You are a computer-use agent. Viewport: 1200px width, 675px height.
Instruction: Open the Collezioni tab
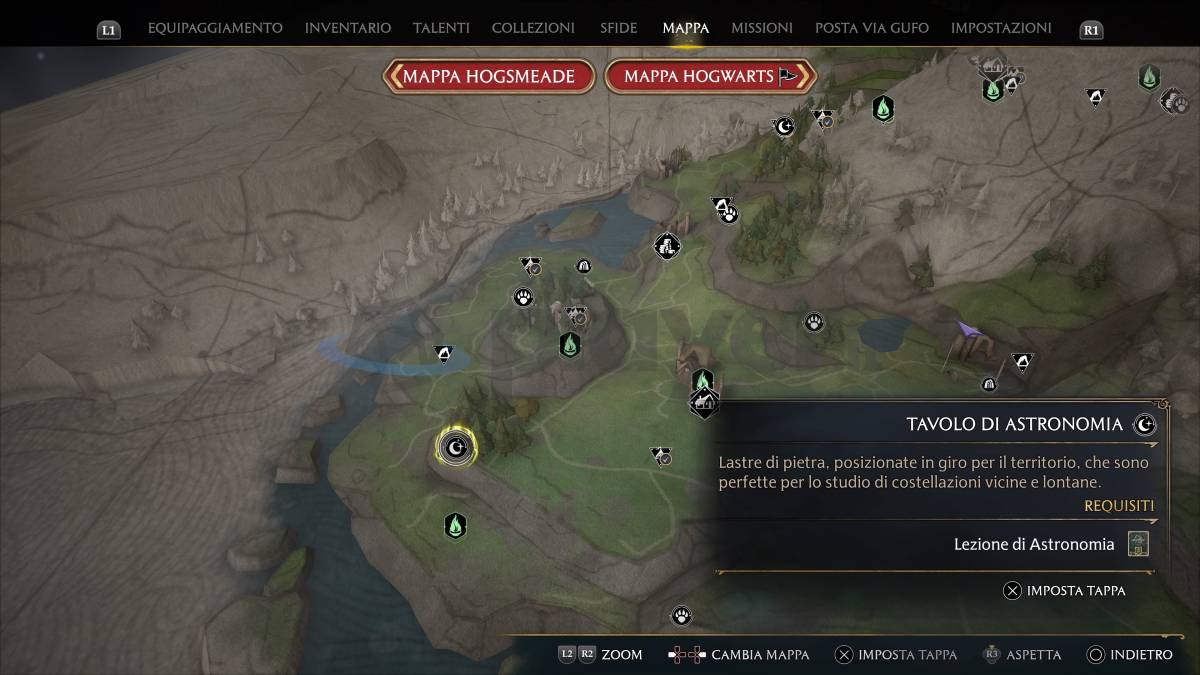point(533,28)
